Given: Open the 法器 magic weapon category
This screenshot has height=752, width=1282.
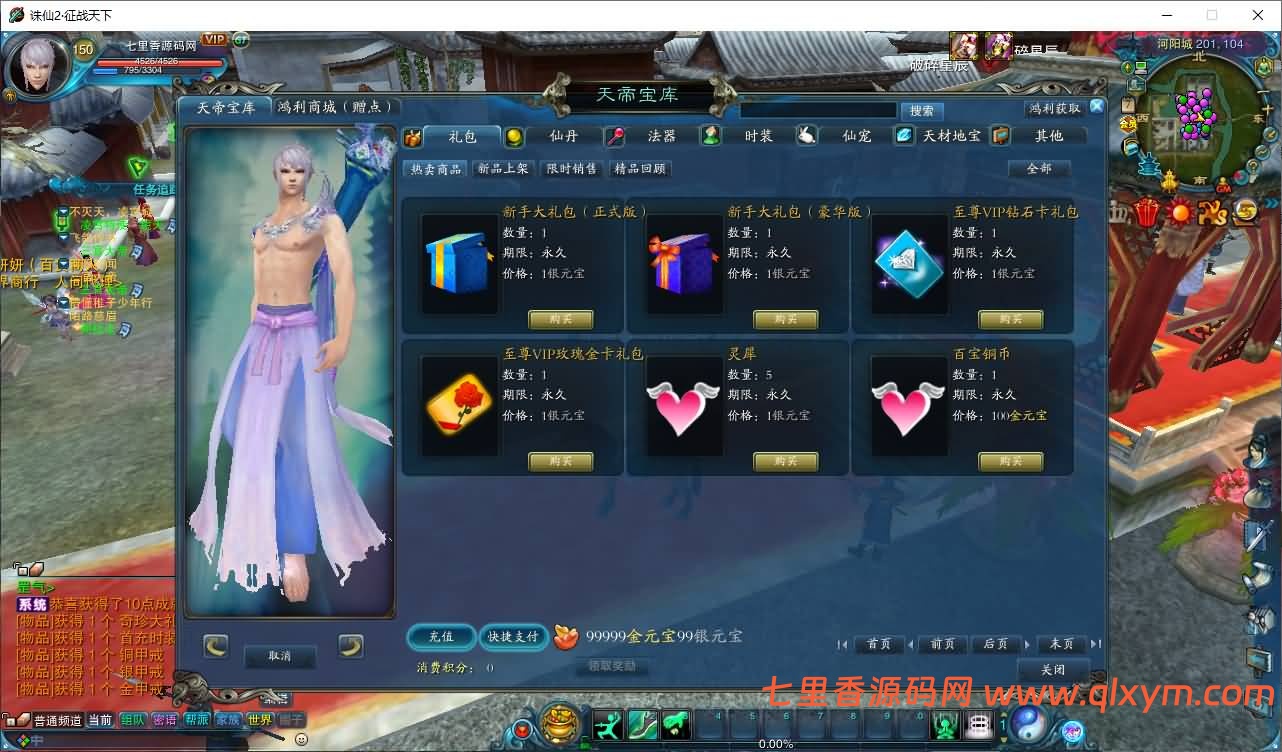Looking at the screenshot, I should (661, 137).
